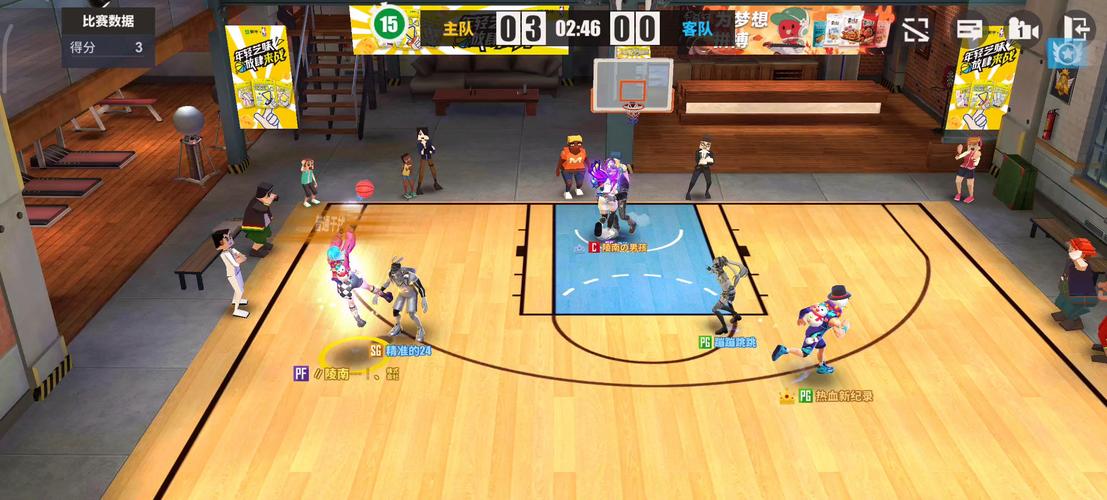Toggle the fullscreen view icon

[x=916, y=29]
